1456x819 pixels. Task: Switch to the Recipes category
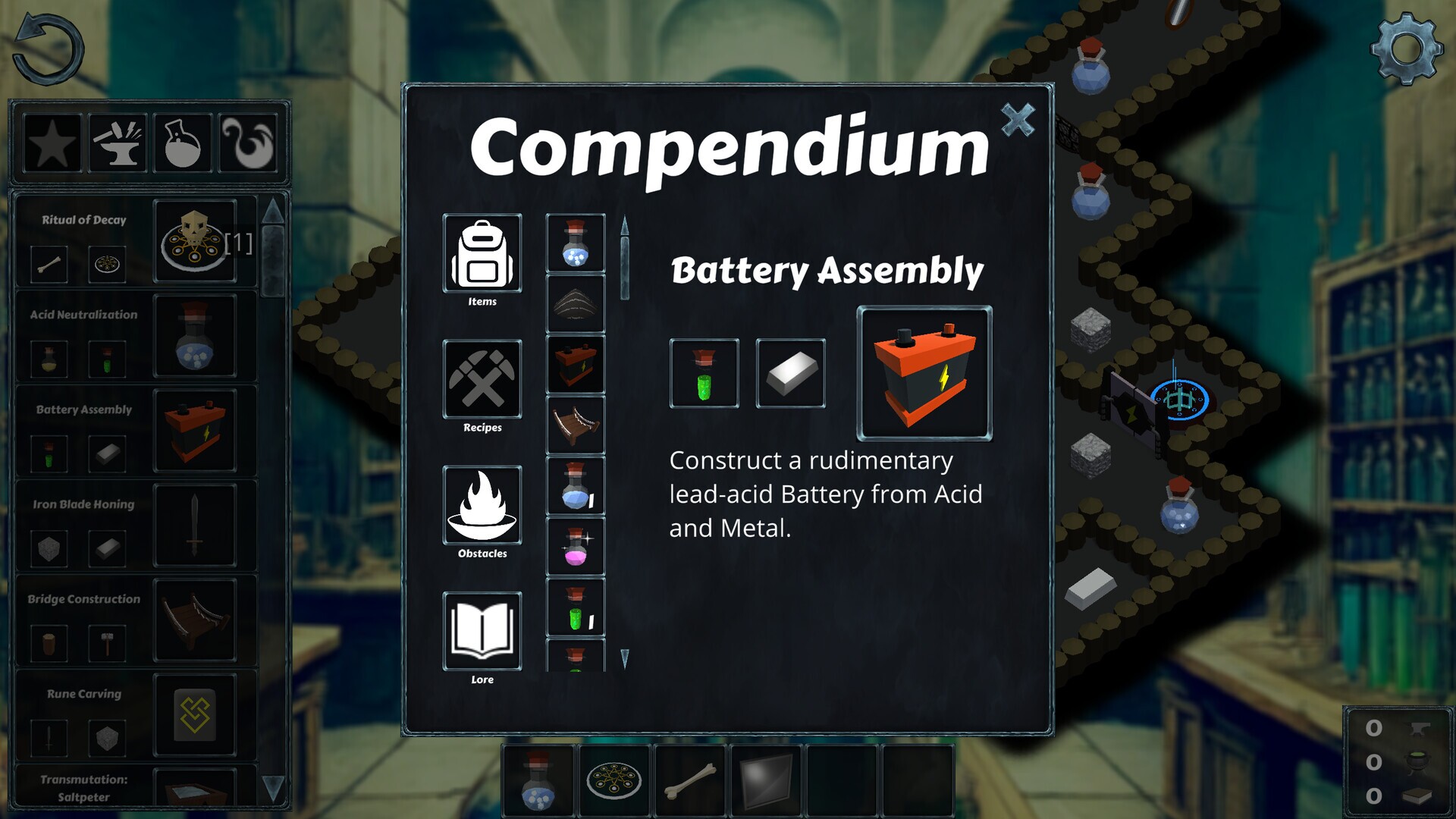[x=482, y=380]
